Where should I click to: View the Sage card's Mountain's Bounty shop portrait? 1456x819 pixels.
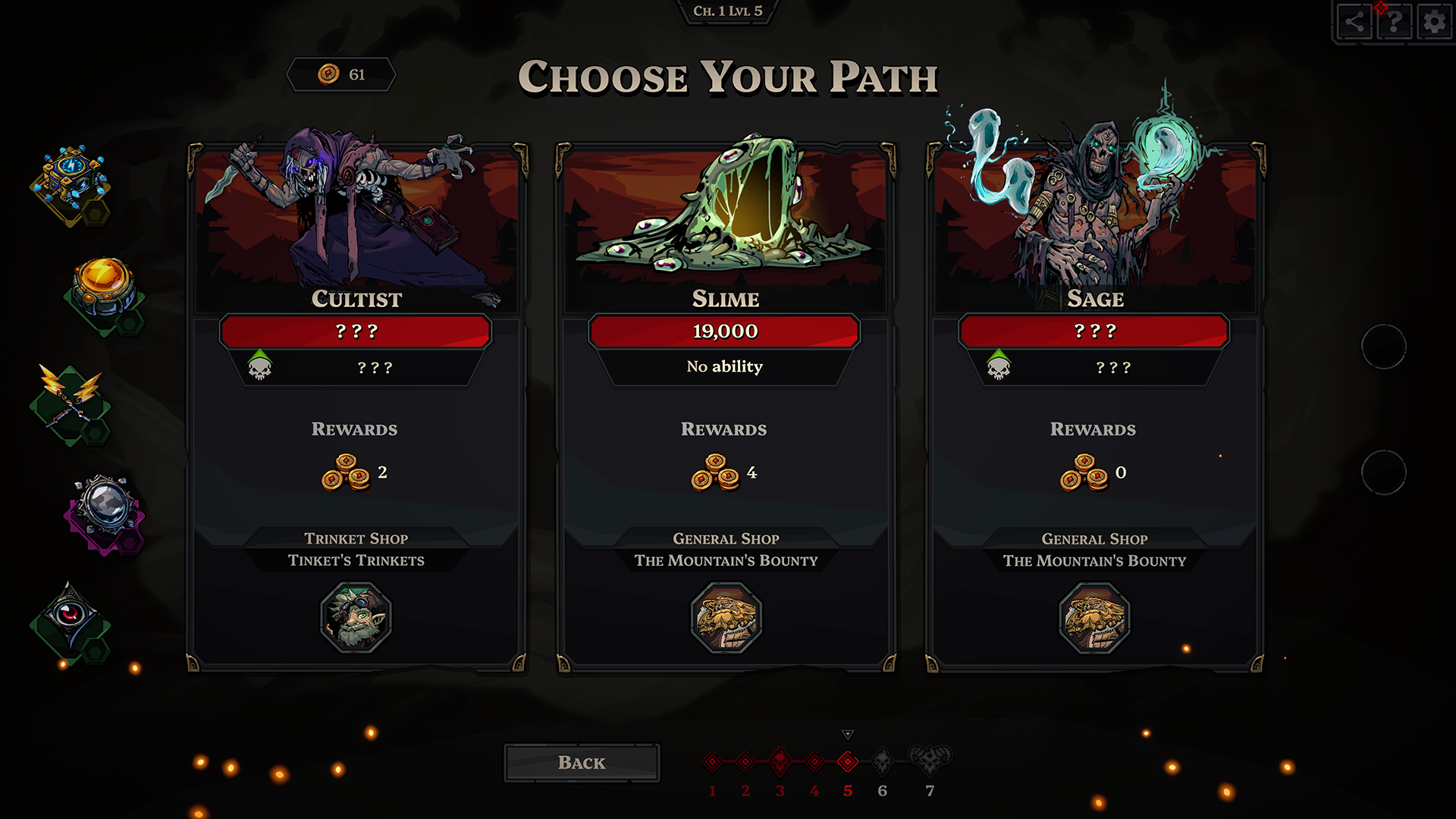[1094, 617]
